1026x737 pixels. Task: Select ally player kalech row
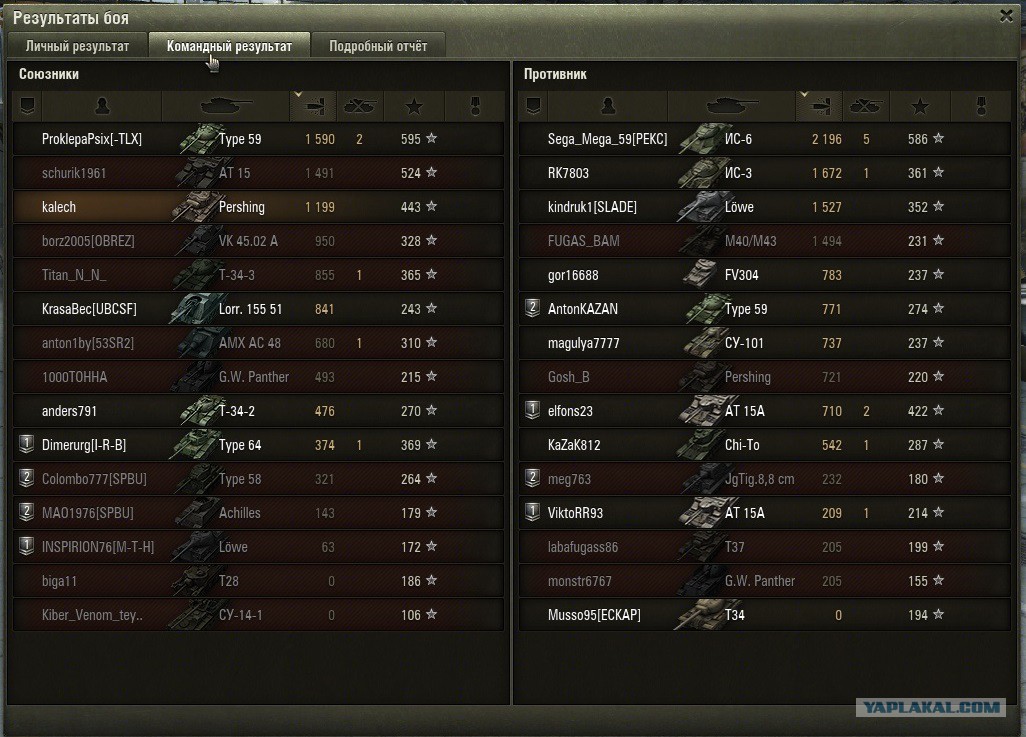[x=59, y=207]
